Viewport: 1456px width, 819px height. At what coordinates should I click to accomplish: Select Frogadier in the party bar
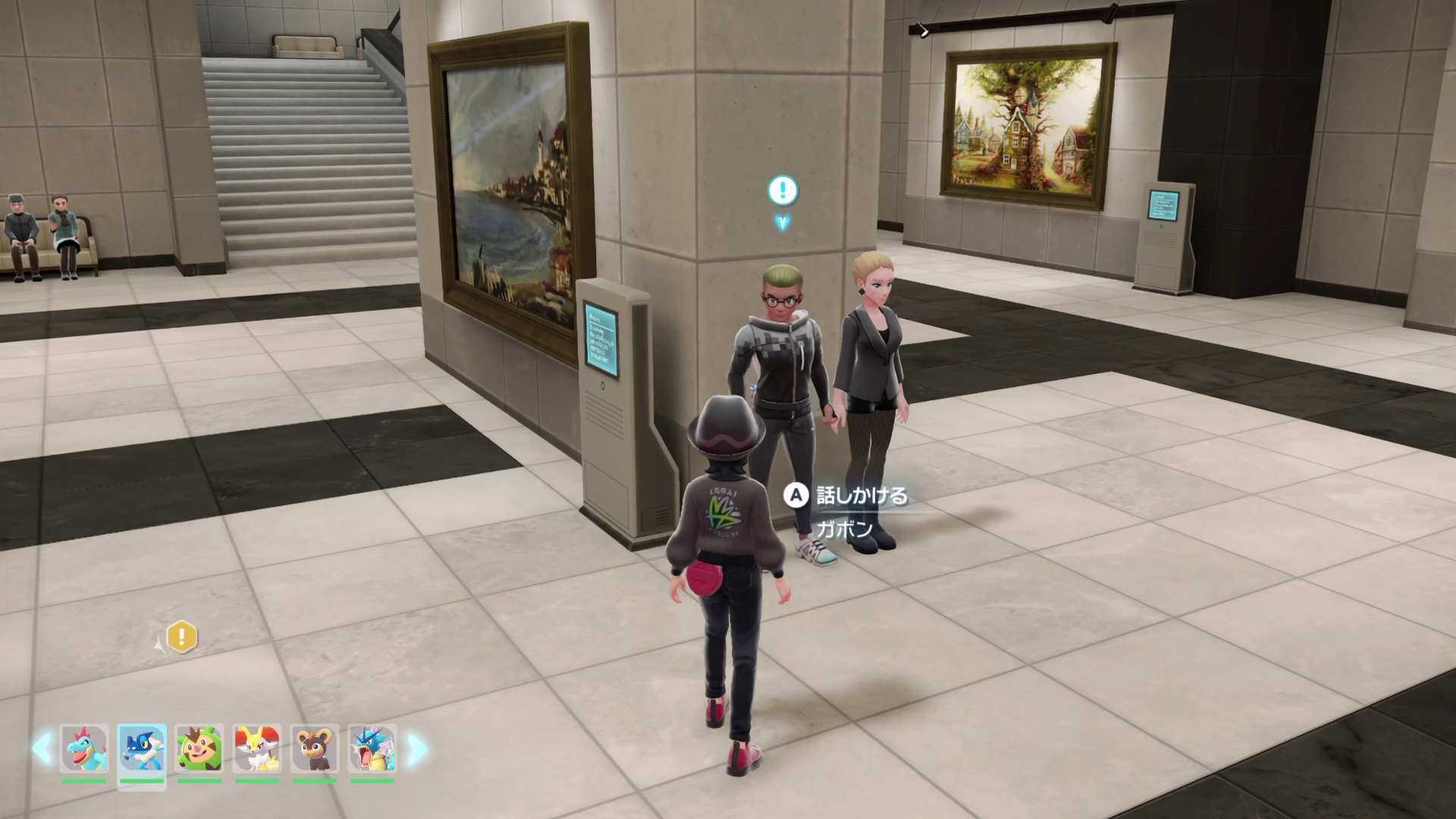142,748
